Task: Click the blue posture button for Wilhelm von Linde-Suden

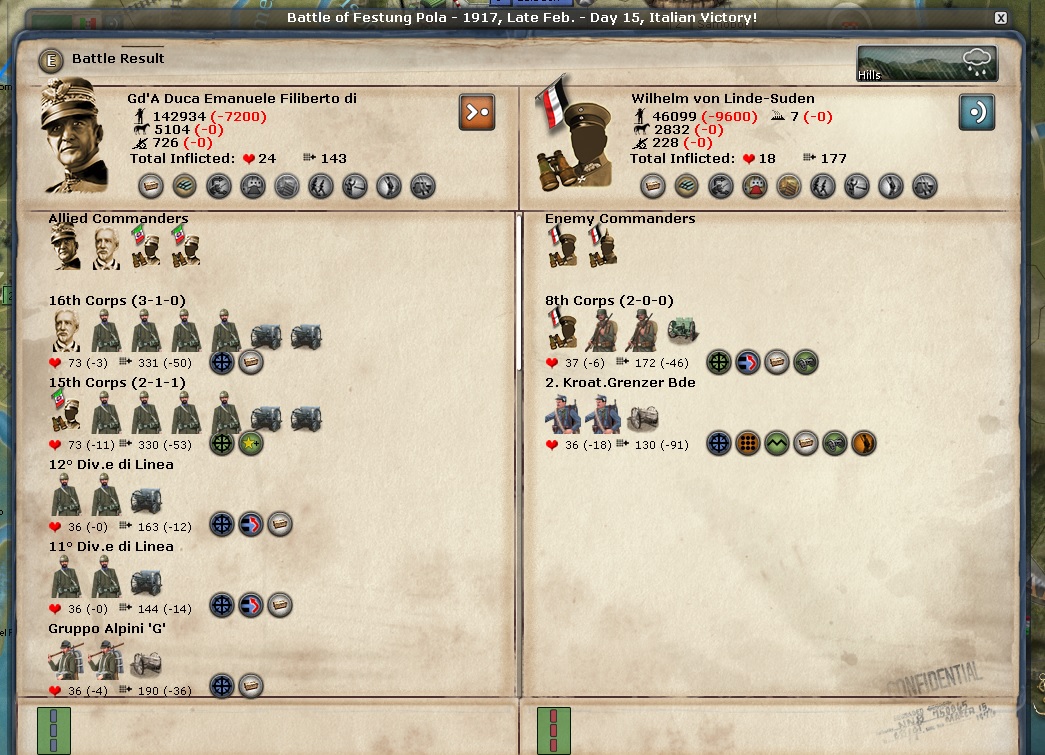Action: tap(977, 112)
